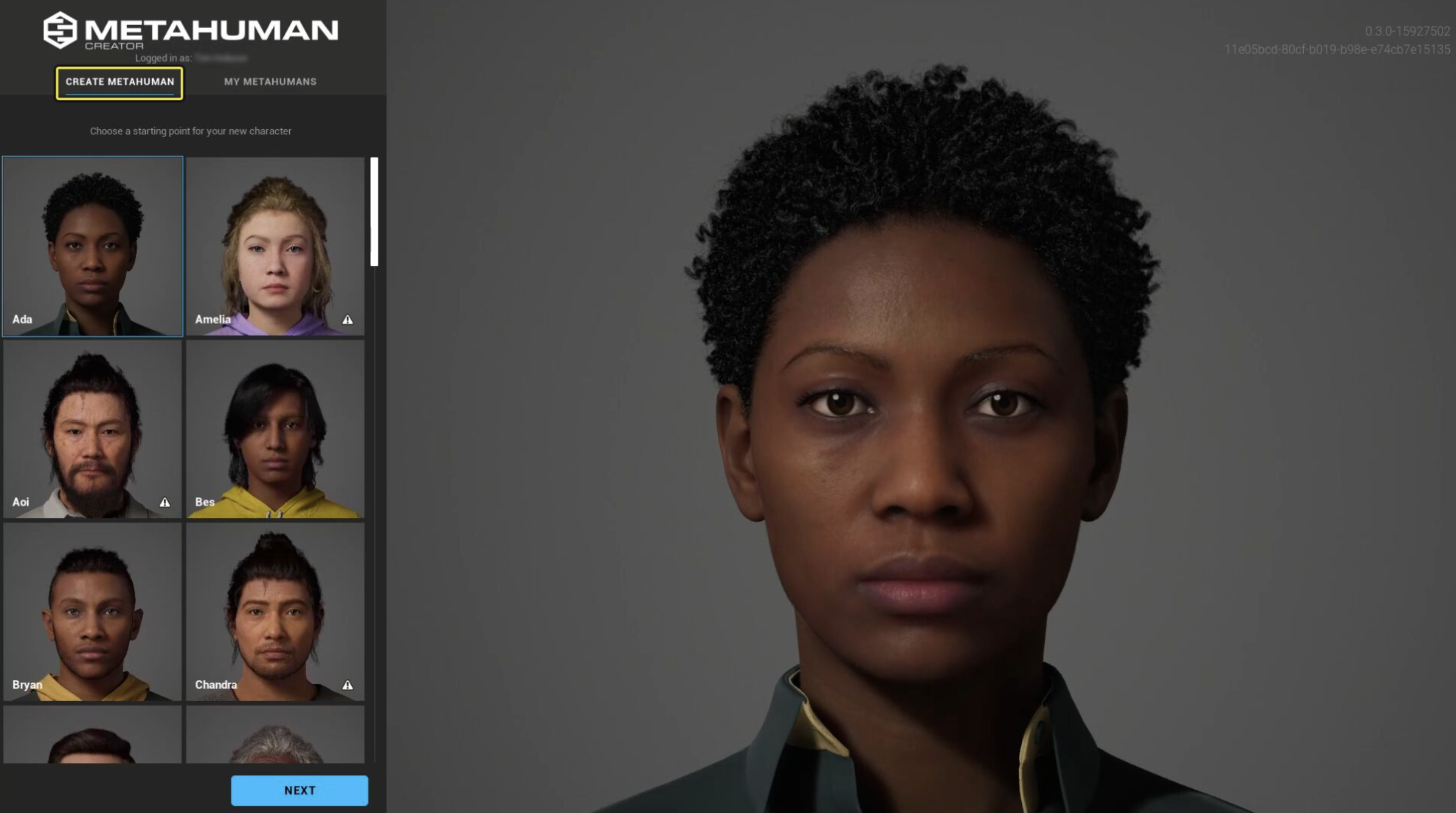
Task: Click the warning triangle on Aoi's tile
Action: (165, 502)
